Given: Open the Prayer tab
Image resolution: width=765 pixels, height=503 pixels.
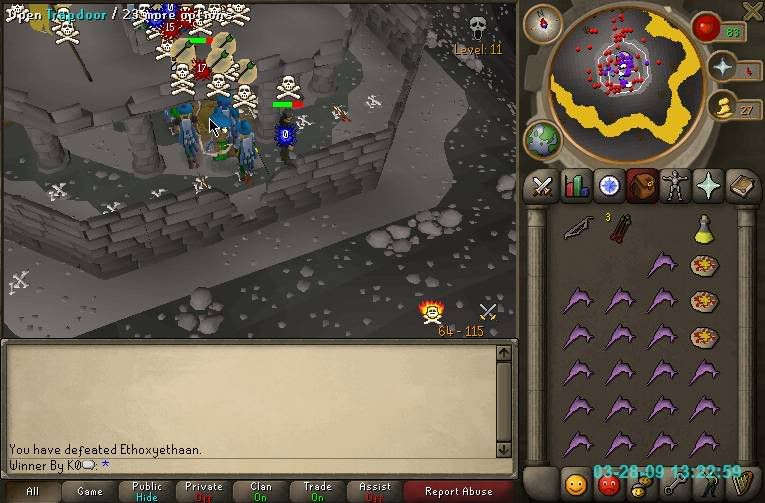Looking at the screenshot, I should coord(710,186).
